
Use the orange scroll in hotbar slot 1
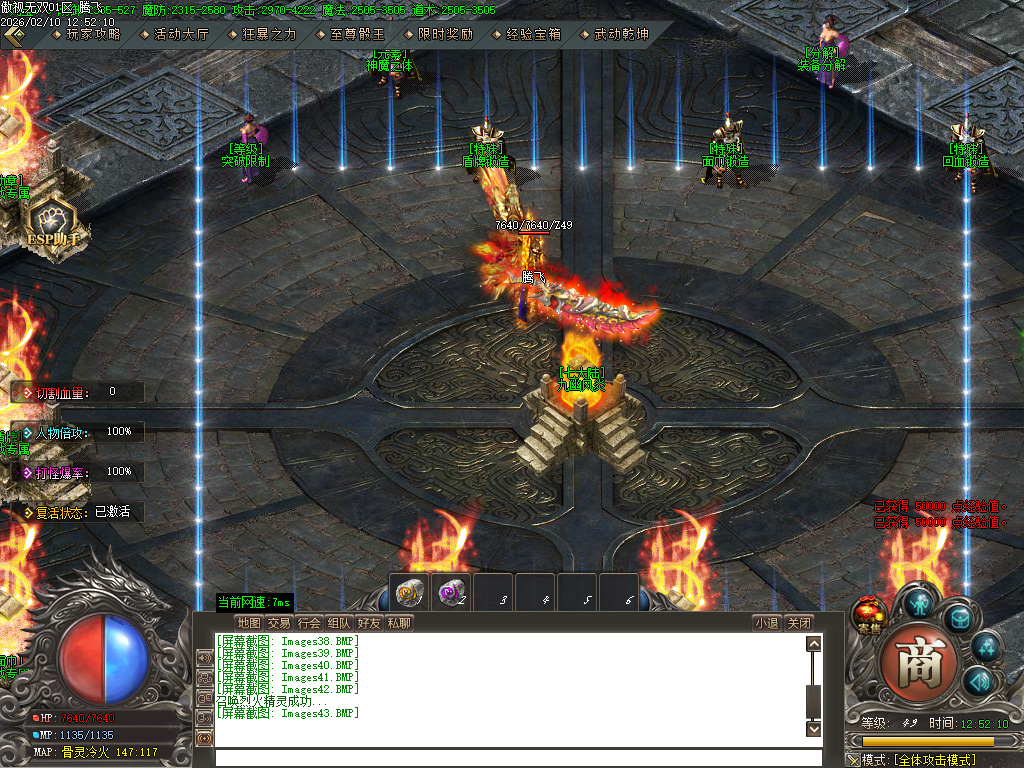coord(408,592)
